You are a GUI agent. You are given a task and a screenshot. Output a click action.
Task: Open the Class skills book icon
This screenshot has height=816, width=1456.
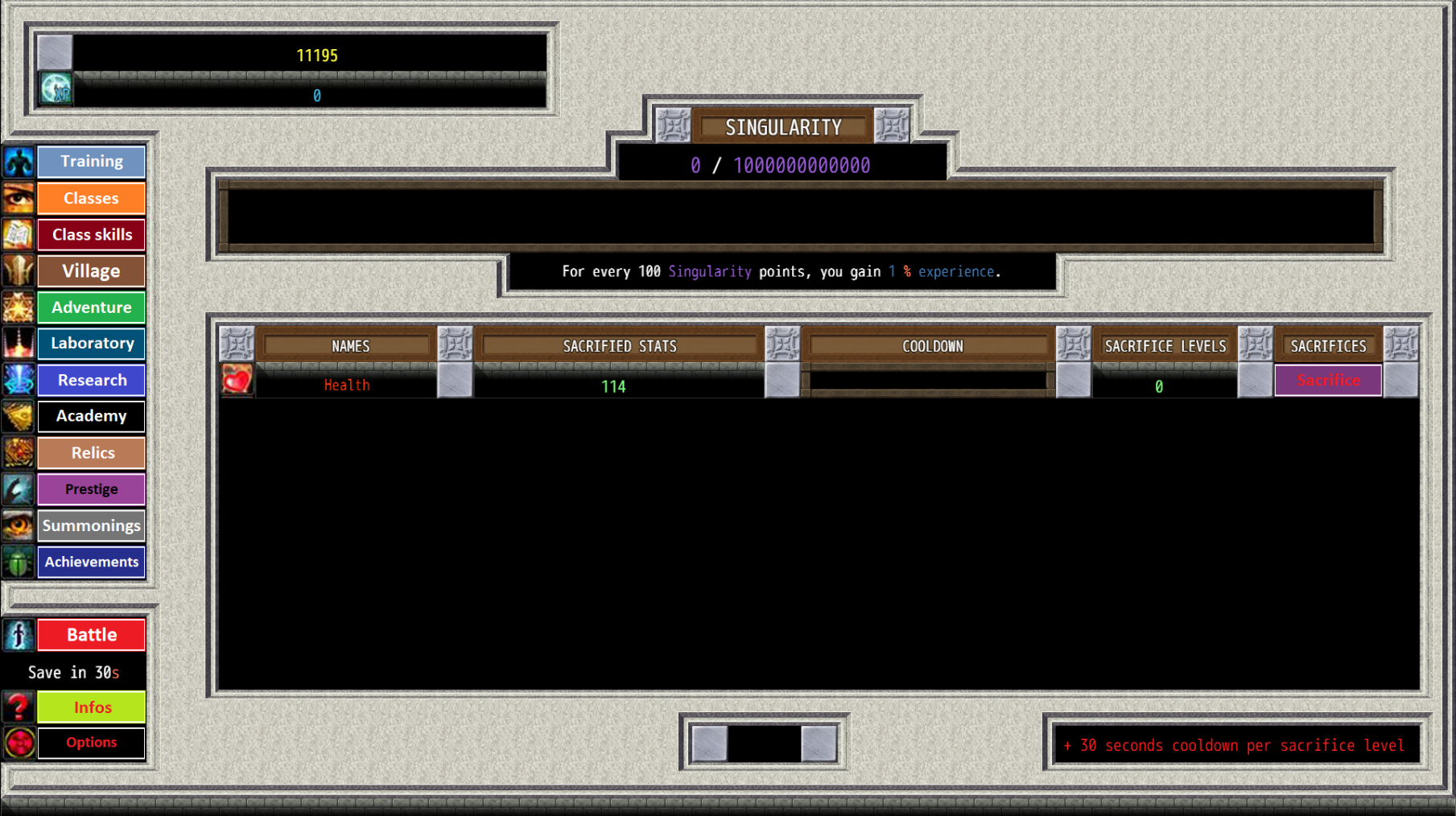(19, 234)
